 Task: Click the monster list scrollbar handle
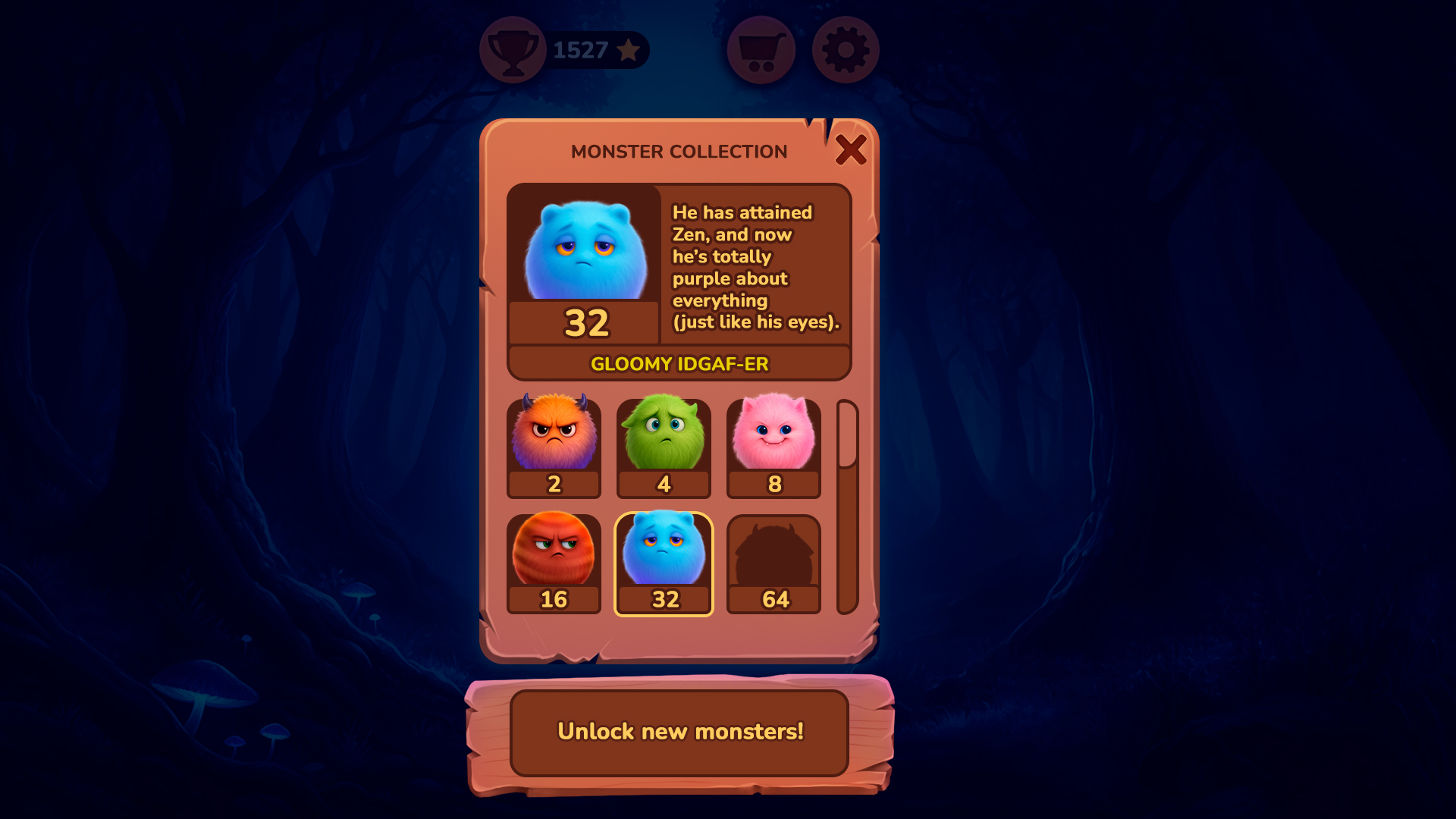[x=847, y=435]
